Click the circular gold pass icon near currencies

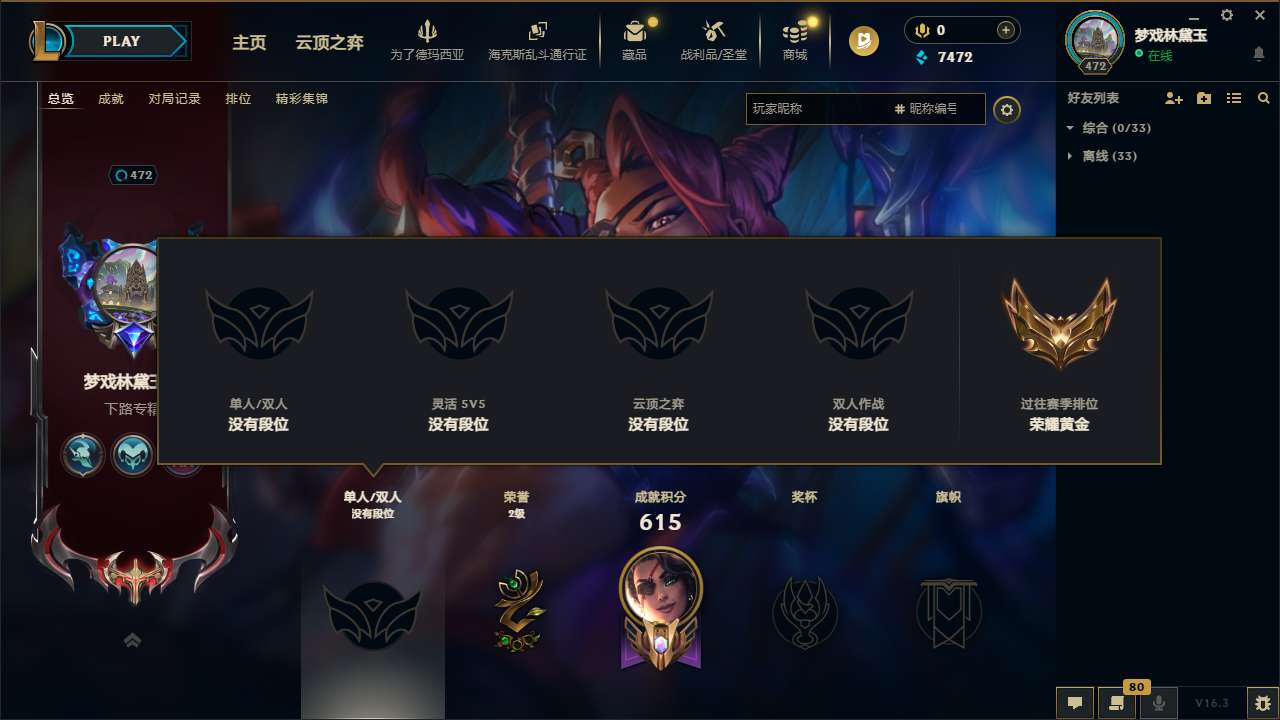tap(862, 42)
